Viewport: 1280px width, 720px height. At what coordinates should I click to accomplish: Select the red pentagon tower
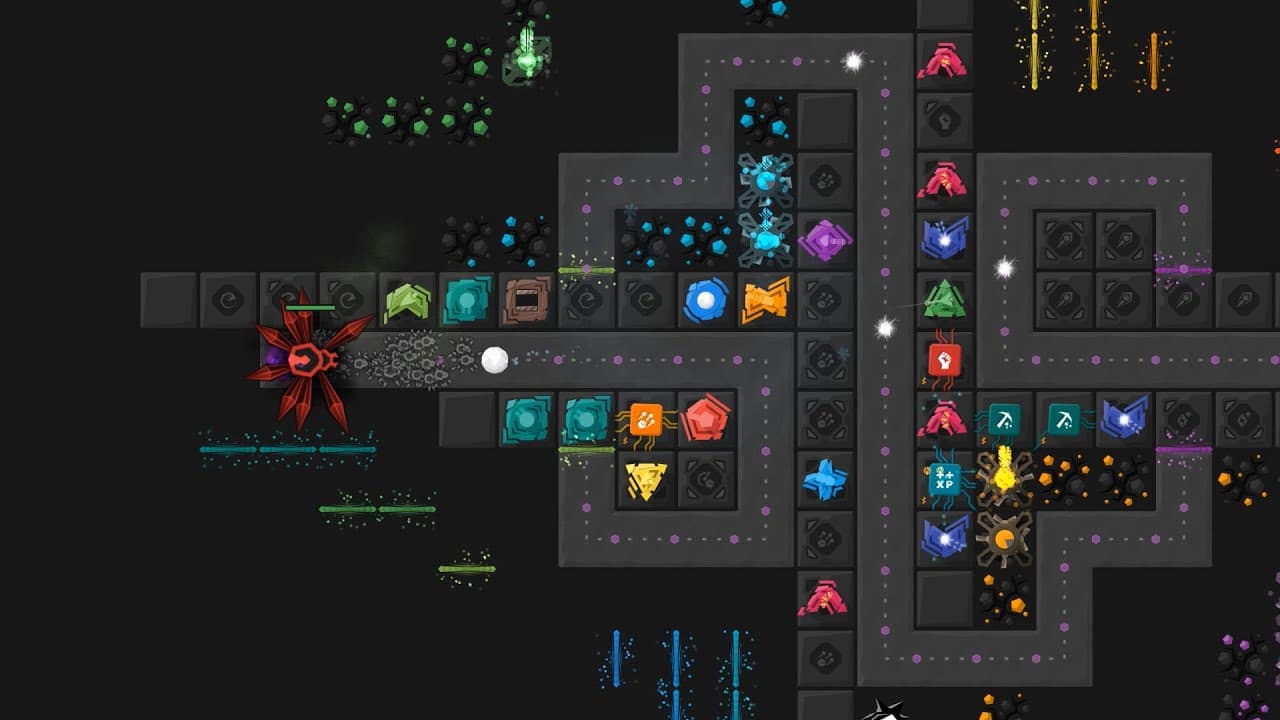pos(706,420)
